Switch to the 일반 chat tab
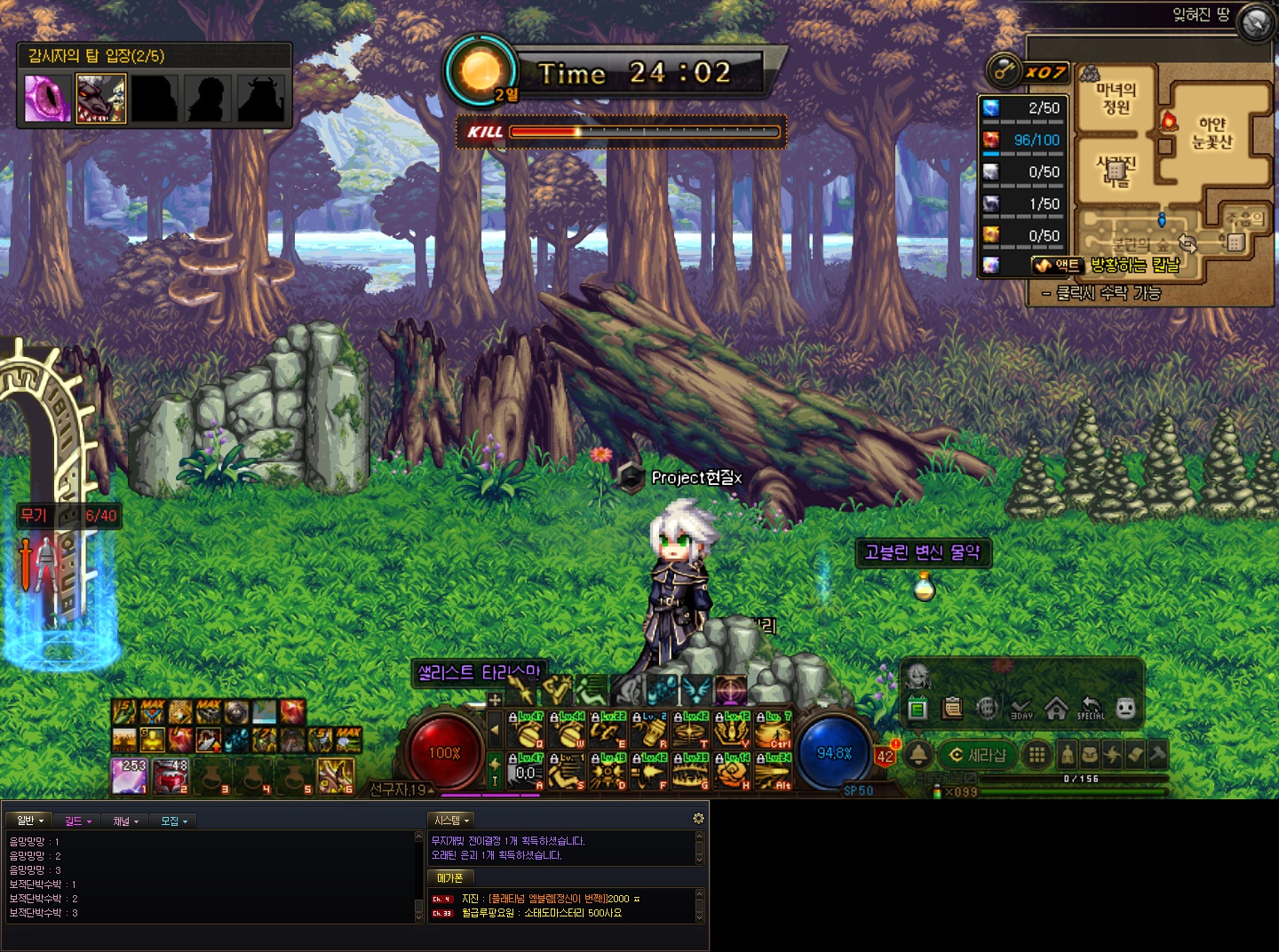Image resolution: width=1279 pixels, height=952 pixels. (x=29, y=821)
